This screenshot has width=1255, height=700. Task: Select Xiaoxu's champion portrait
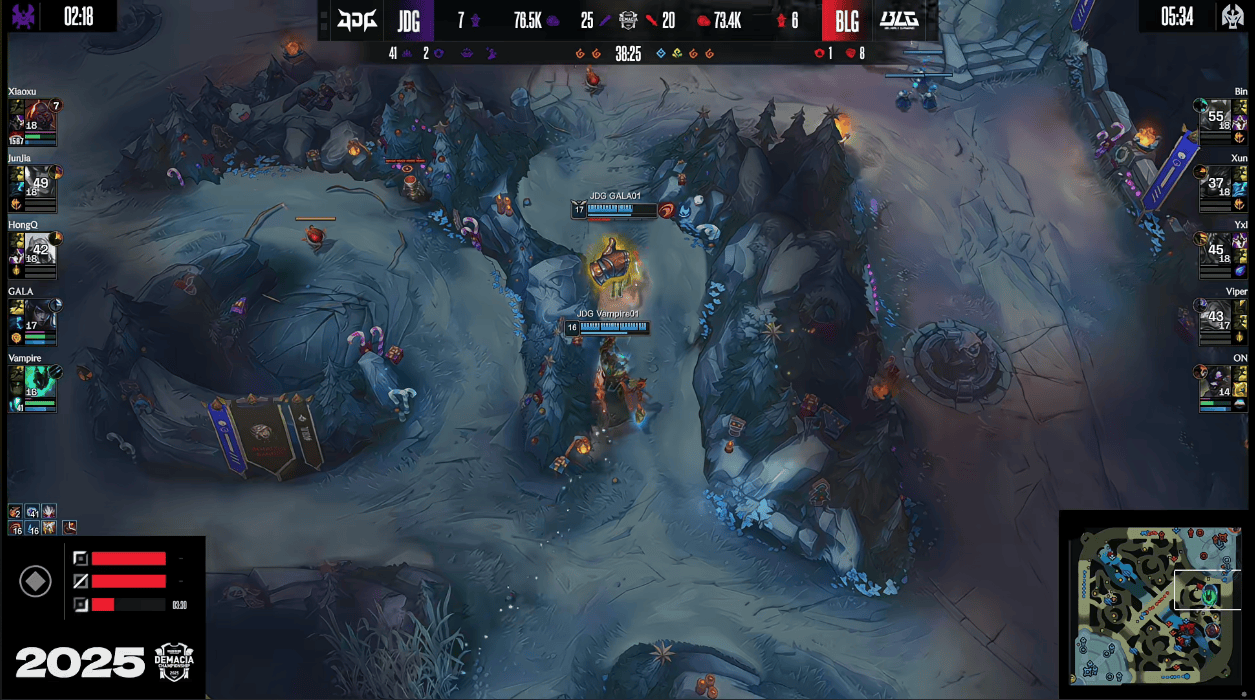coord(41,116)
